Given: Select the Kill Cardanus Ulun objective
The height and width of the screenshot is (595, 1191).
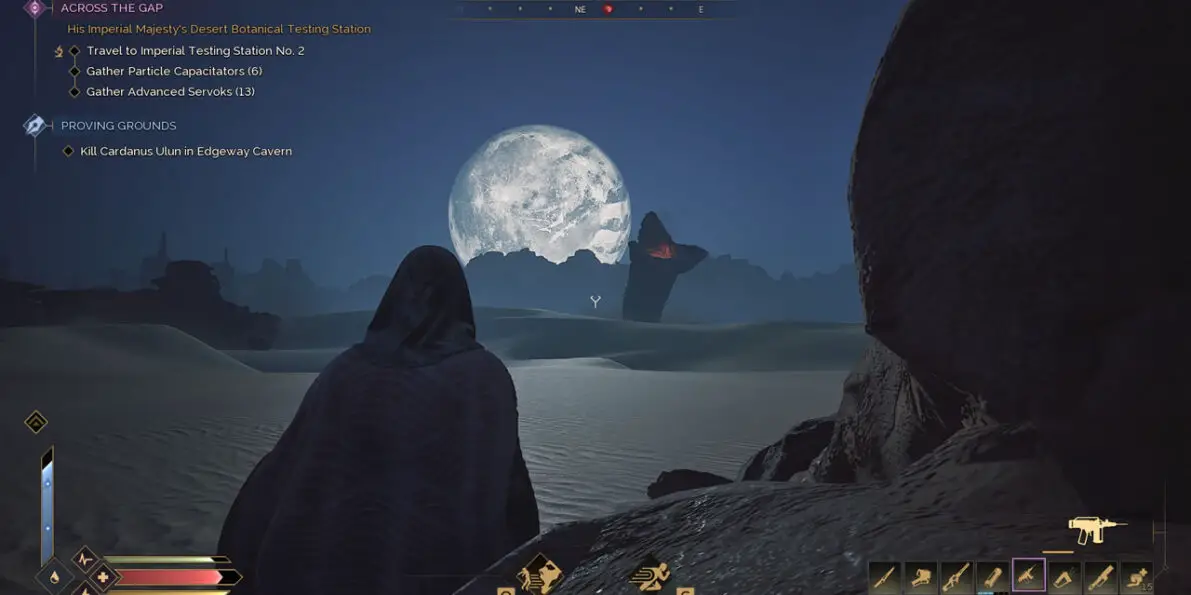Looking at the screenshot, I should [x=186, y=152].
